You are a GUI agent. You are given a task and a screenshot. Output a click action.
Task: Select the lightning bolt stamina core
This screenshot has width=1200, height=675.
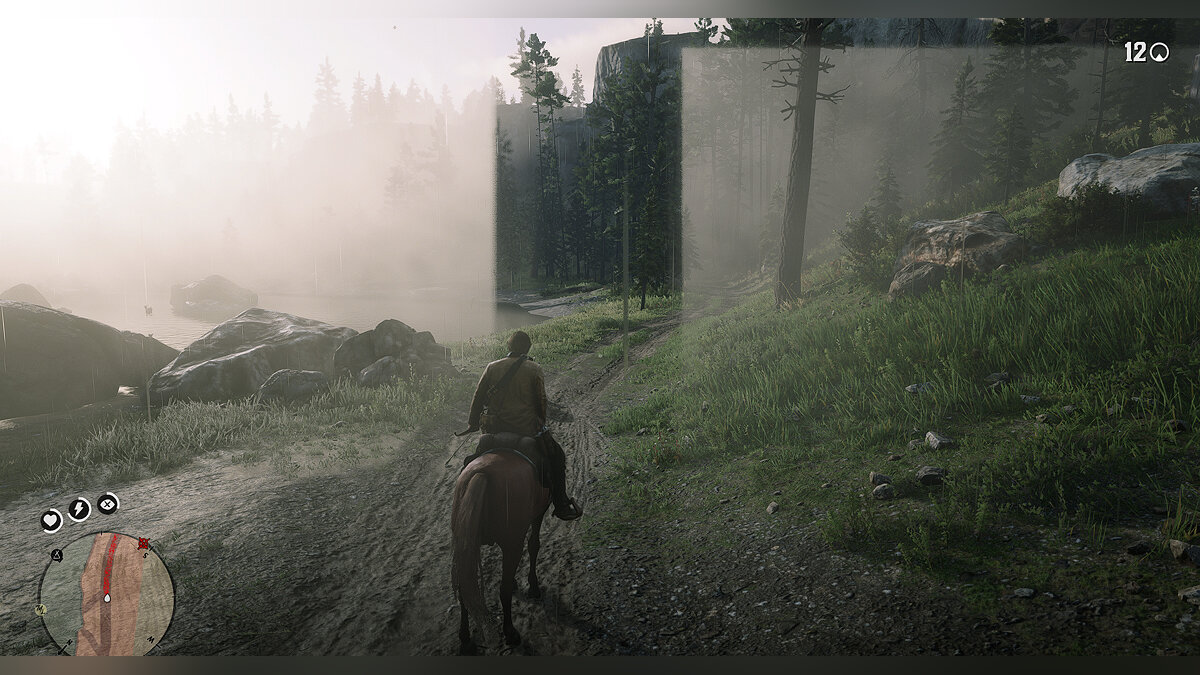[x=79, y=509]
